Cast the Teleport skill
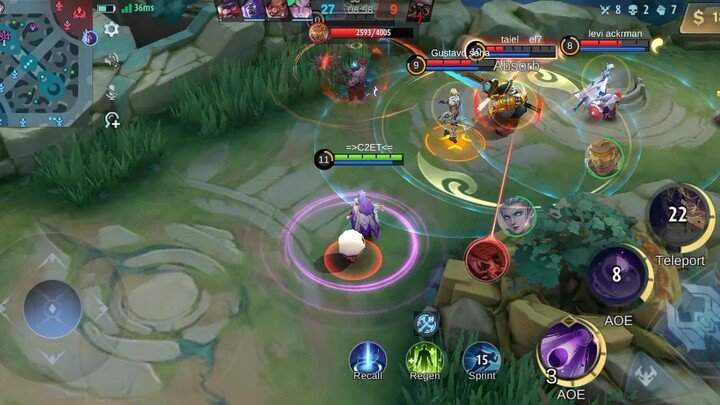This screenshot has height=405, width=720. click(x=680, y=217)
